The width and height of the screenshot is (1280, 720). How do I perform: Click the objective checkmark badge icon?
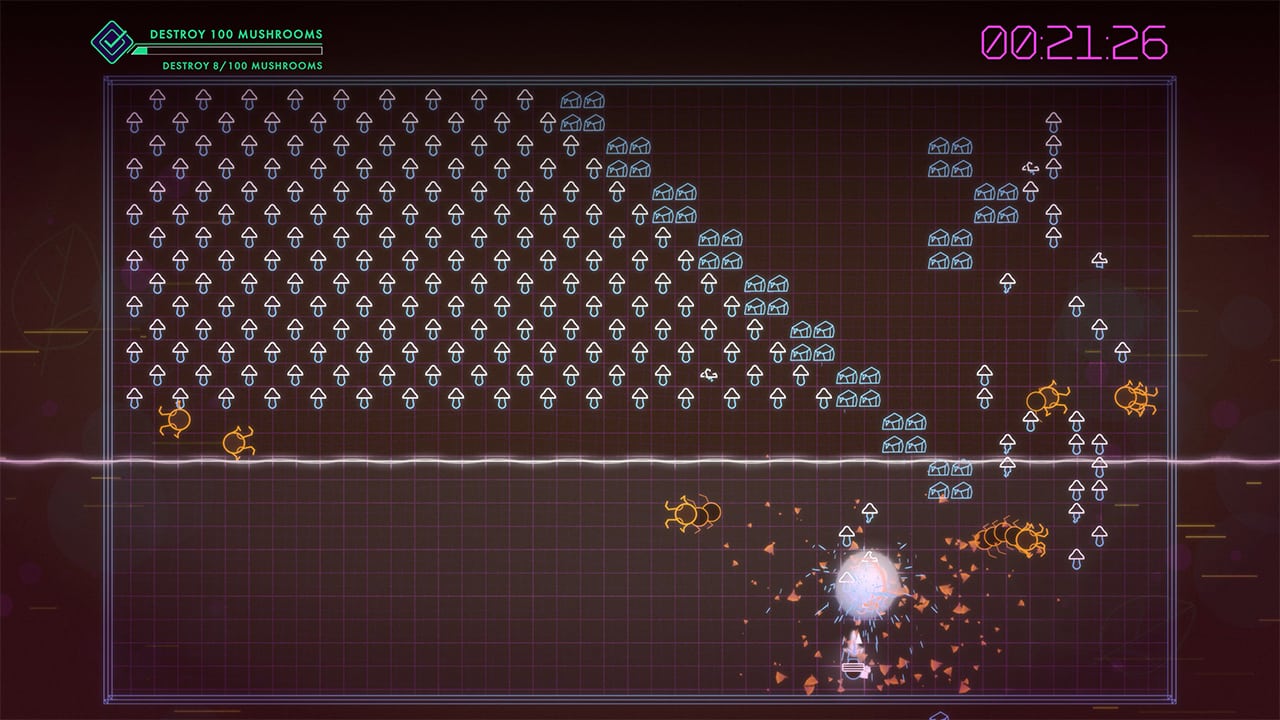point(112,40)
